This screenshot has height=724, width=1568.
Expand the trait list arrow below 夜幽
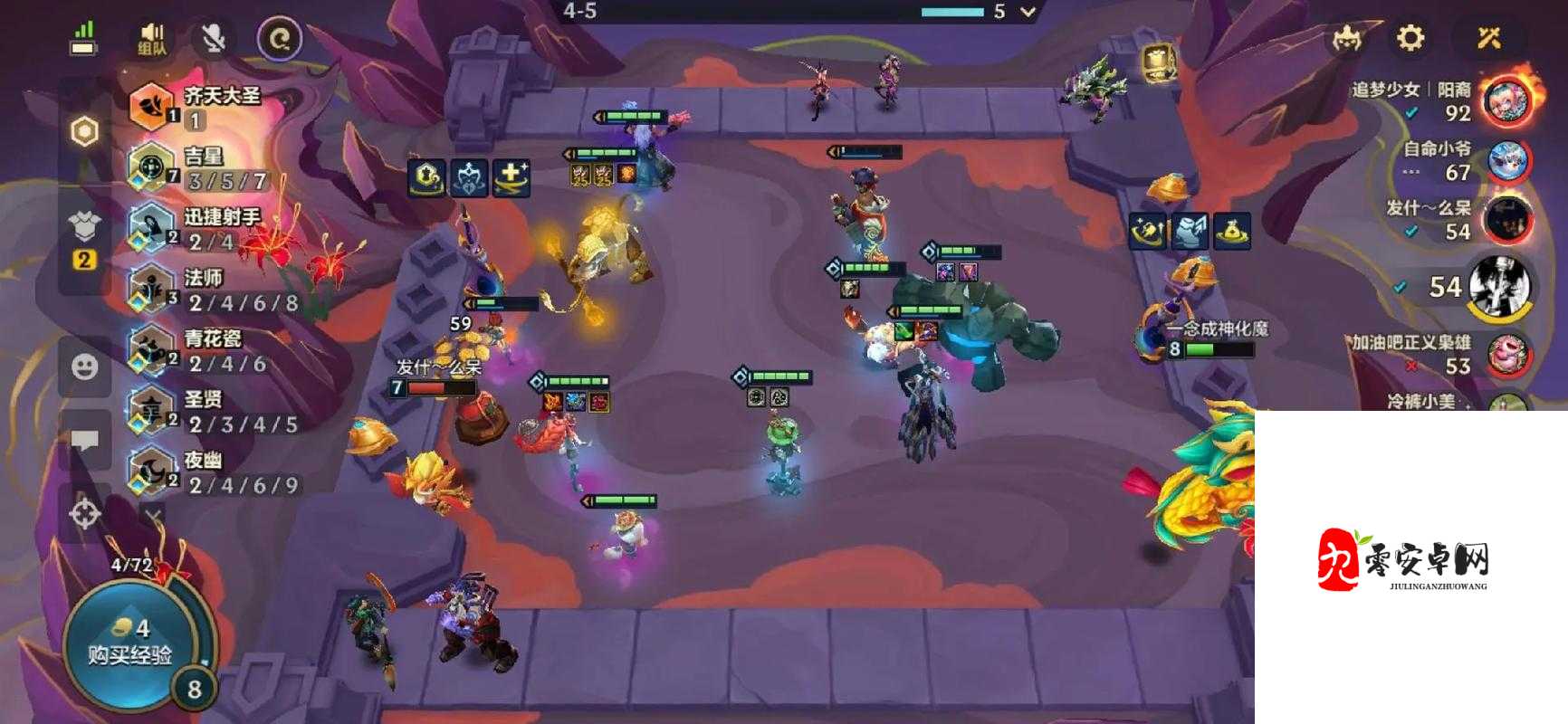point(154,516)
